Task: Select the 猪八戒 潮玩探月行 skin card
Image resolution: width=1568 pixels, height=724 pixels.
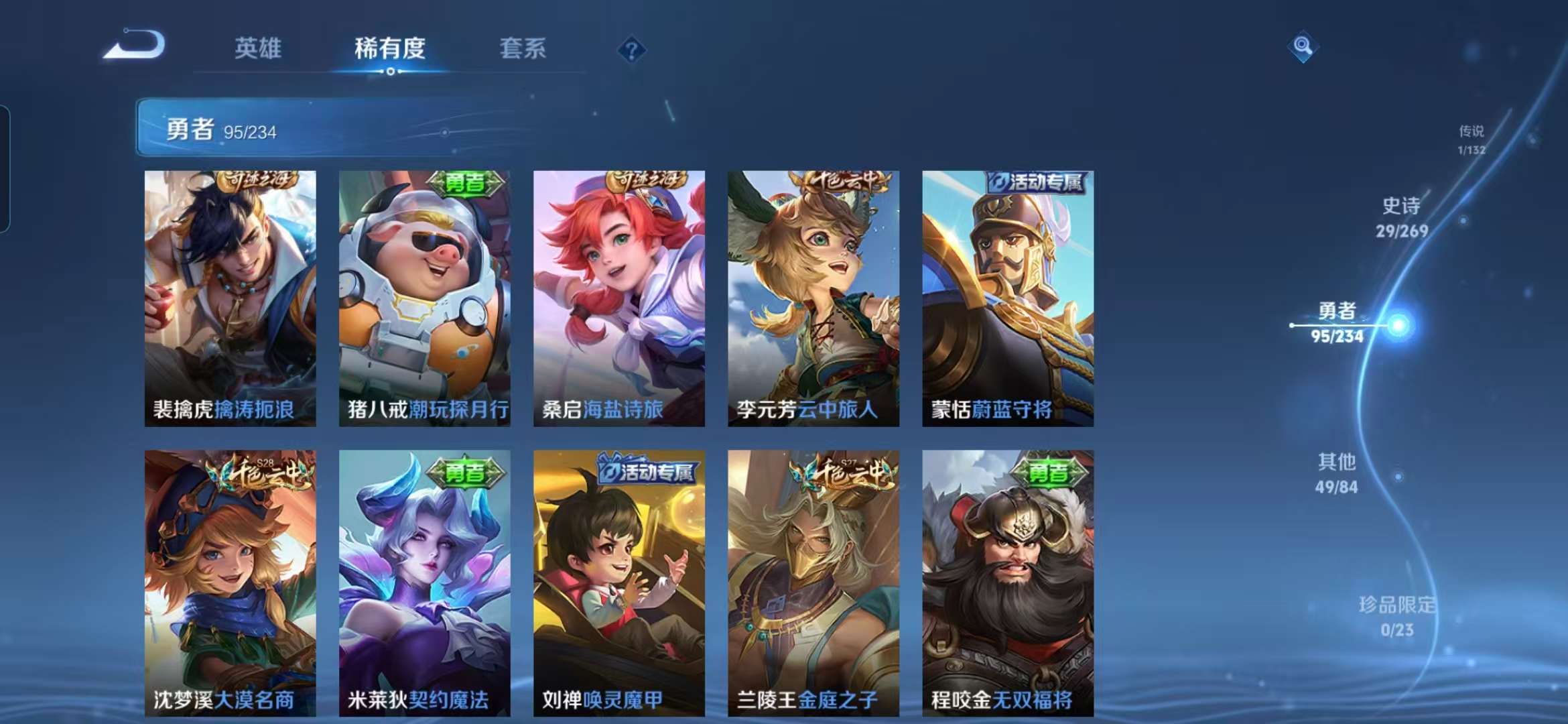Action: coord(424,298)
